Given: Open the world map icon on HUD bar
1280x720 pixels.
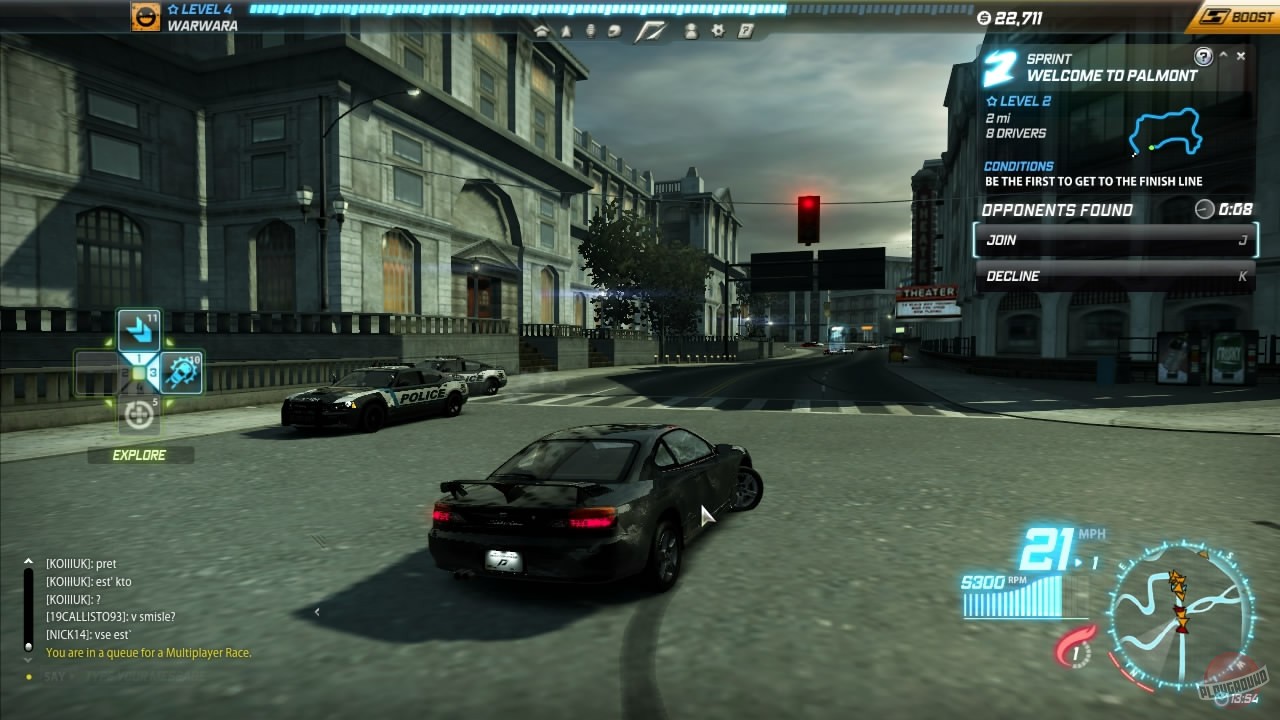Looking at the screenshot, I should pyautogui.click(x=653, y=29).
